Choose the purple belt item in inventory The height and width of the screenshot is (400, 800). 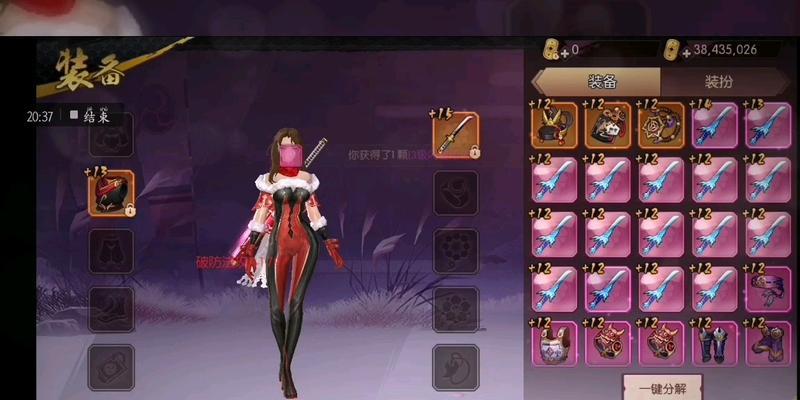[x=768, y=289]
